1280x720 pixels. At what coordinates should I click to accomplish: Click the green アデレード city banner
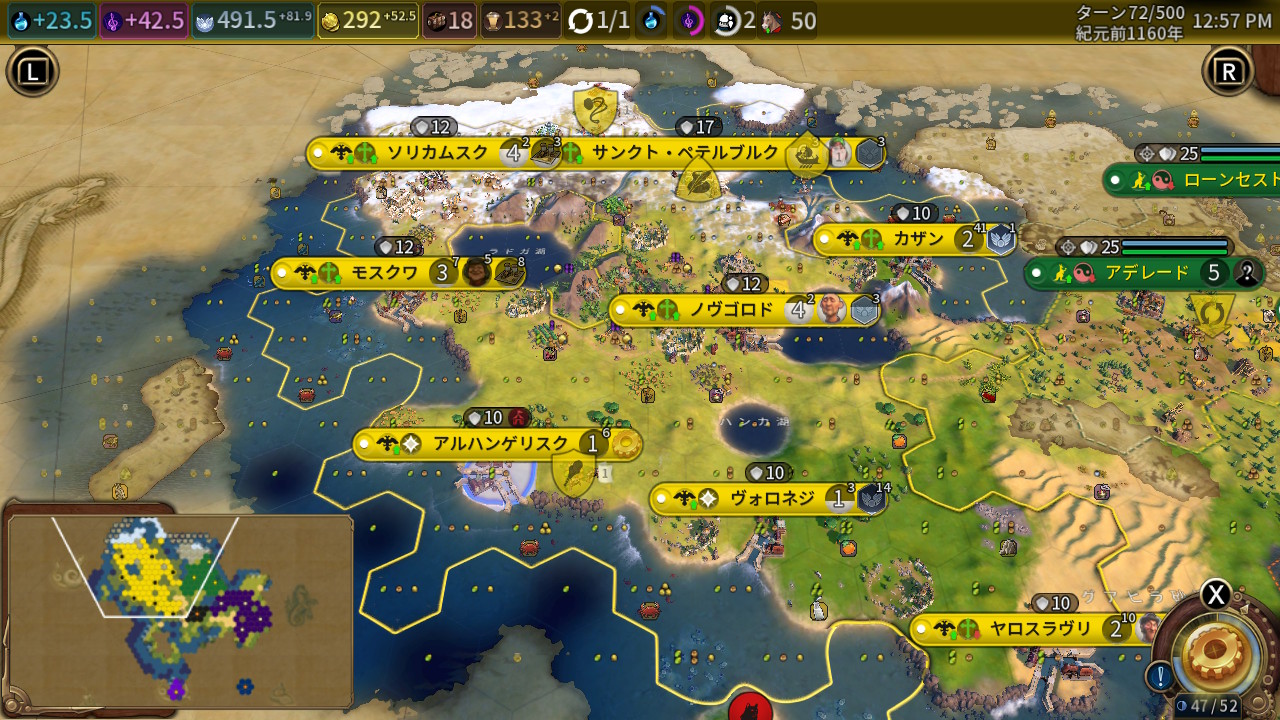click(x=1146, y=273)
